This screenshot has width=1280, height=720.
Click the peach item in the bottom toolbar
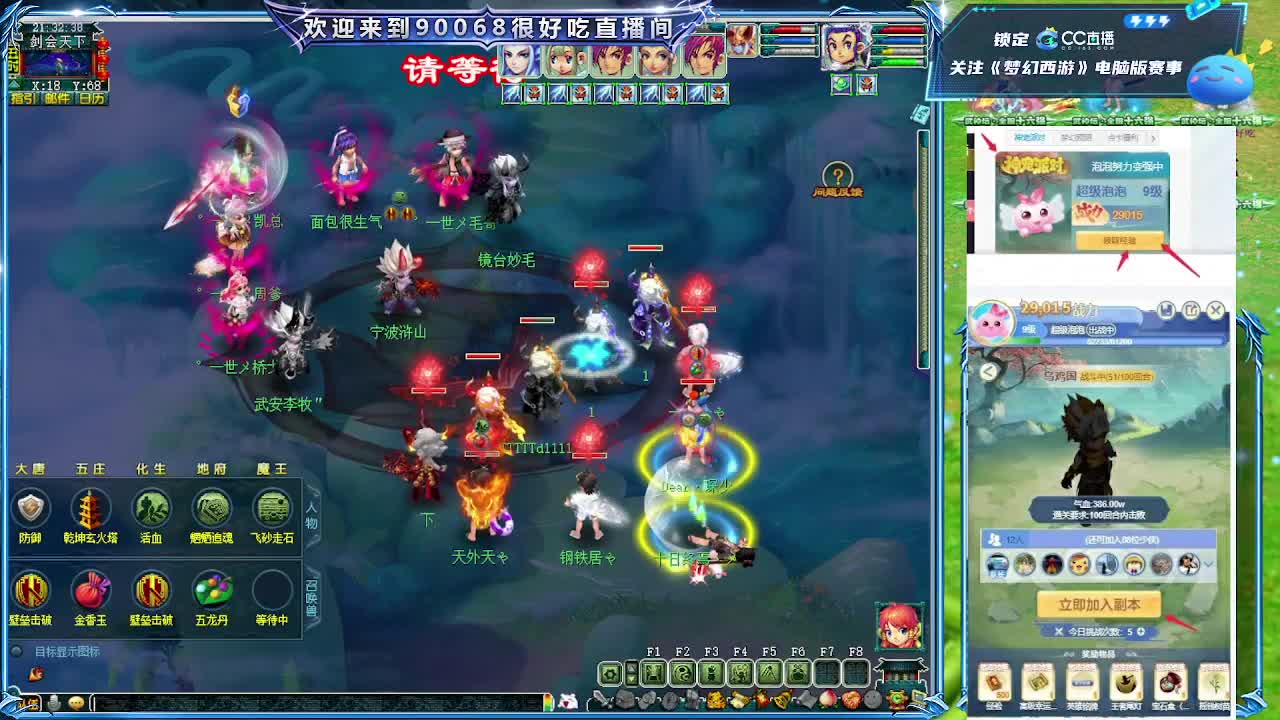[827, 699]
